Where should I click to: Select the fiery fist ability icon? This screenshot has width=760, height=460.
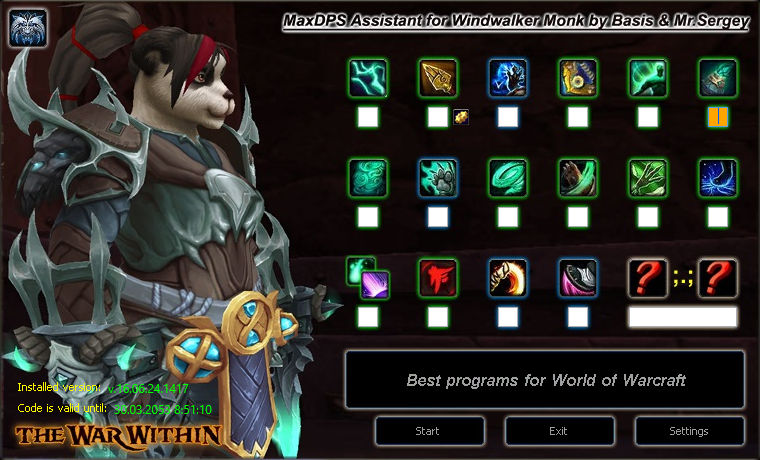point(507,278)
